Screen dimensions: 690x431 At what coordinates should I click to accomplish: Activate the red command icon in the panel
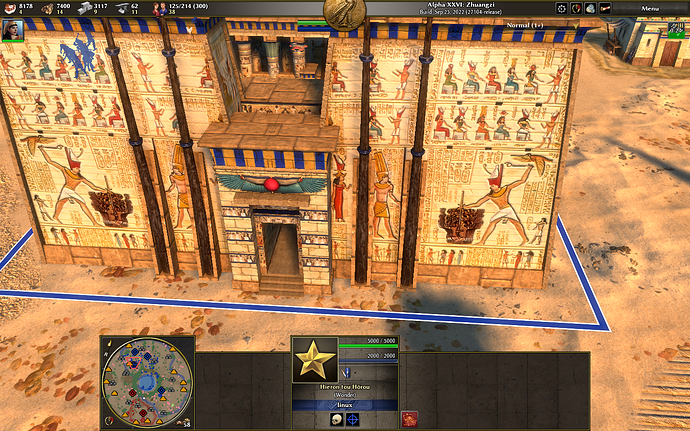(409, 419)
